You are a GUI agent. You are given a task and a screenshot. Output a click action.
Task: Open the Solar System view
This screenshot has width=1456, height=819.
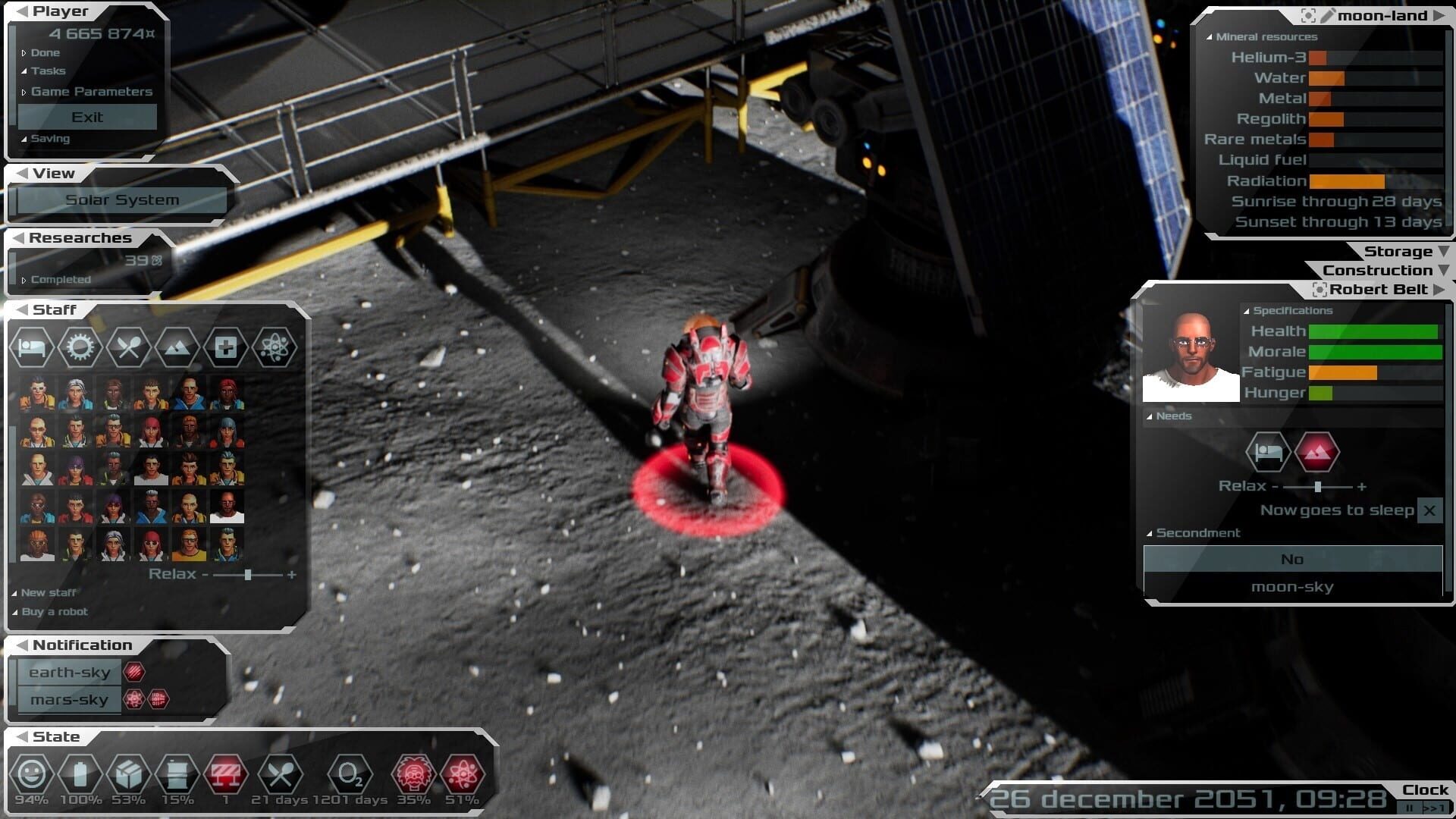122,200
